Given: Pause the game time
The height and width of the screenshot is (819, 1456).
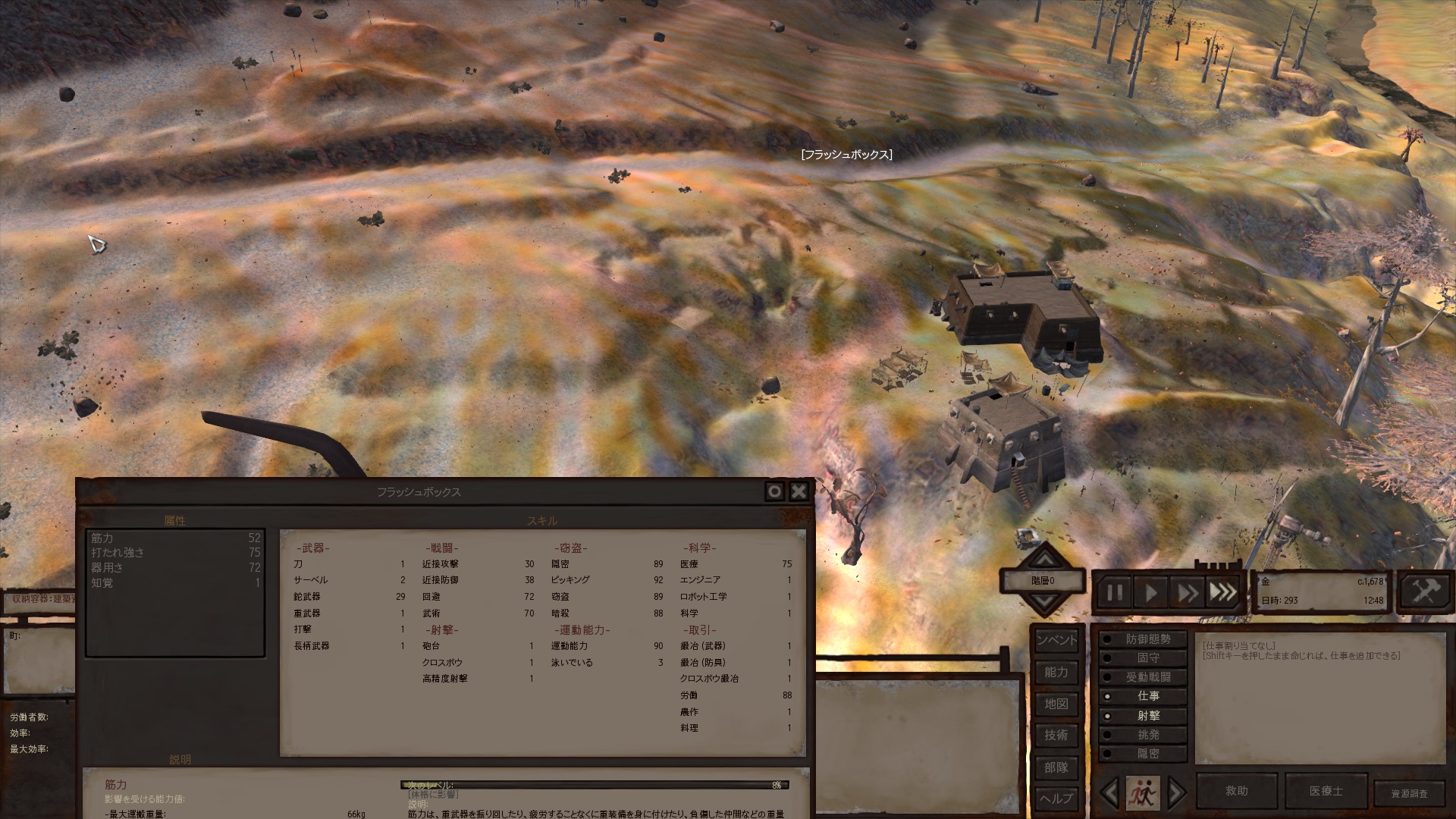Looking at the screenshot, I should click(1115, 592).
